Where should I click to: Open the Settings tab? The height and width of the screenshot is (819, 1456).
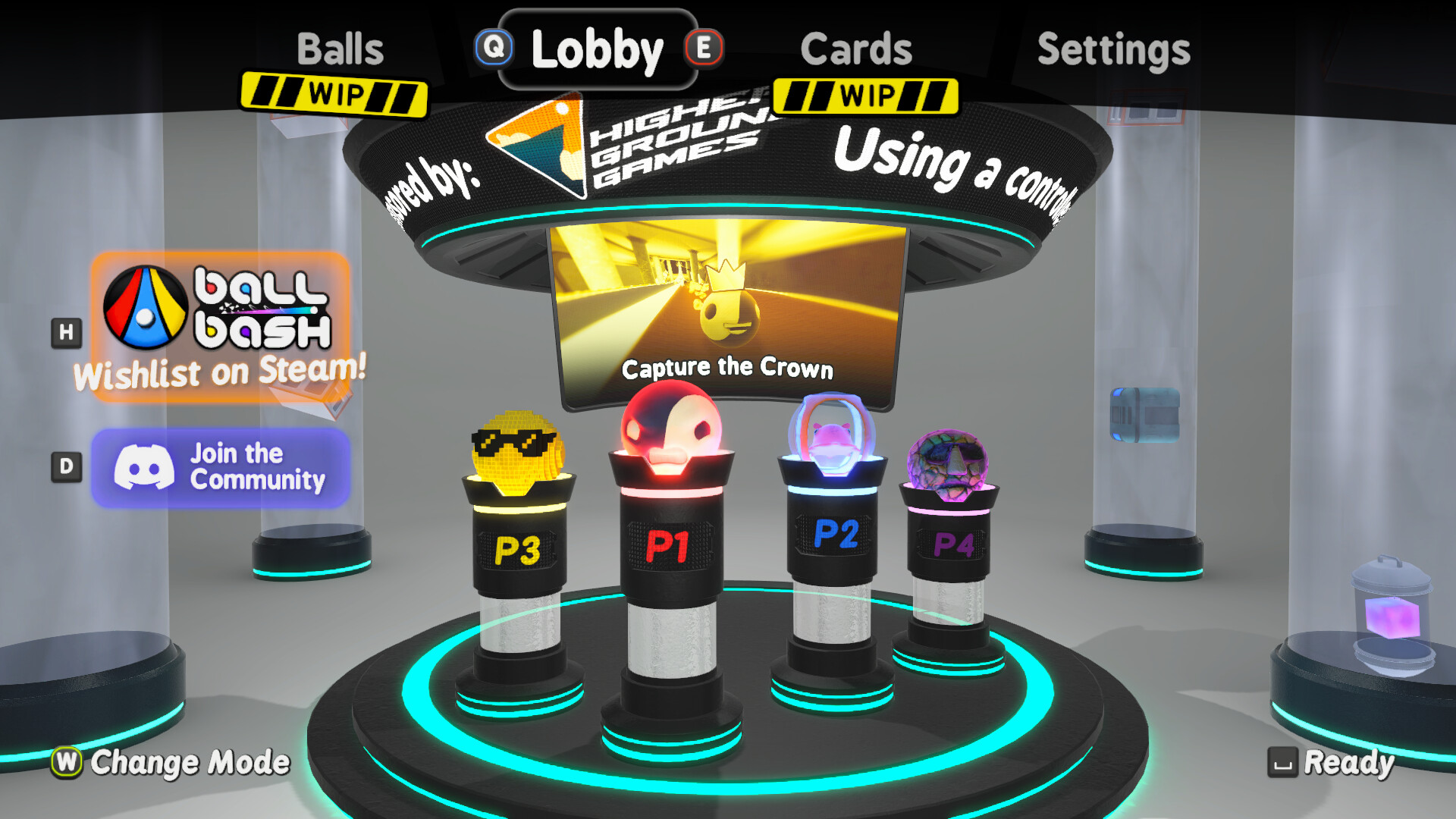[x=1113, y=49]
